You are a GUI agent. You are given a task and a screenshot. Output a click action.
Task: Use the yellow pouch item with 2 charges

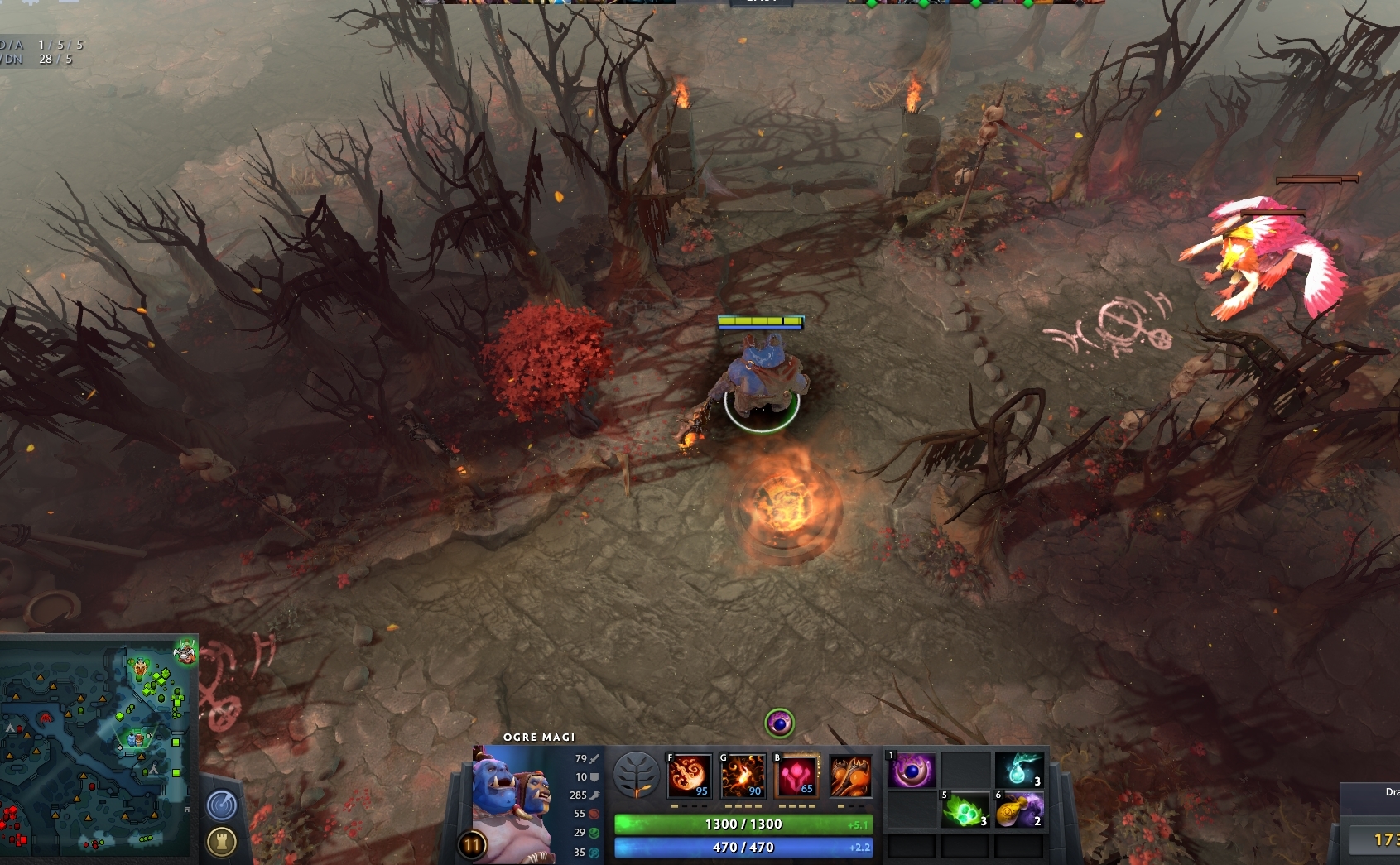1019,810
